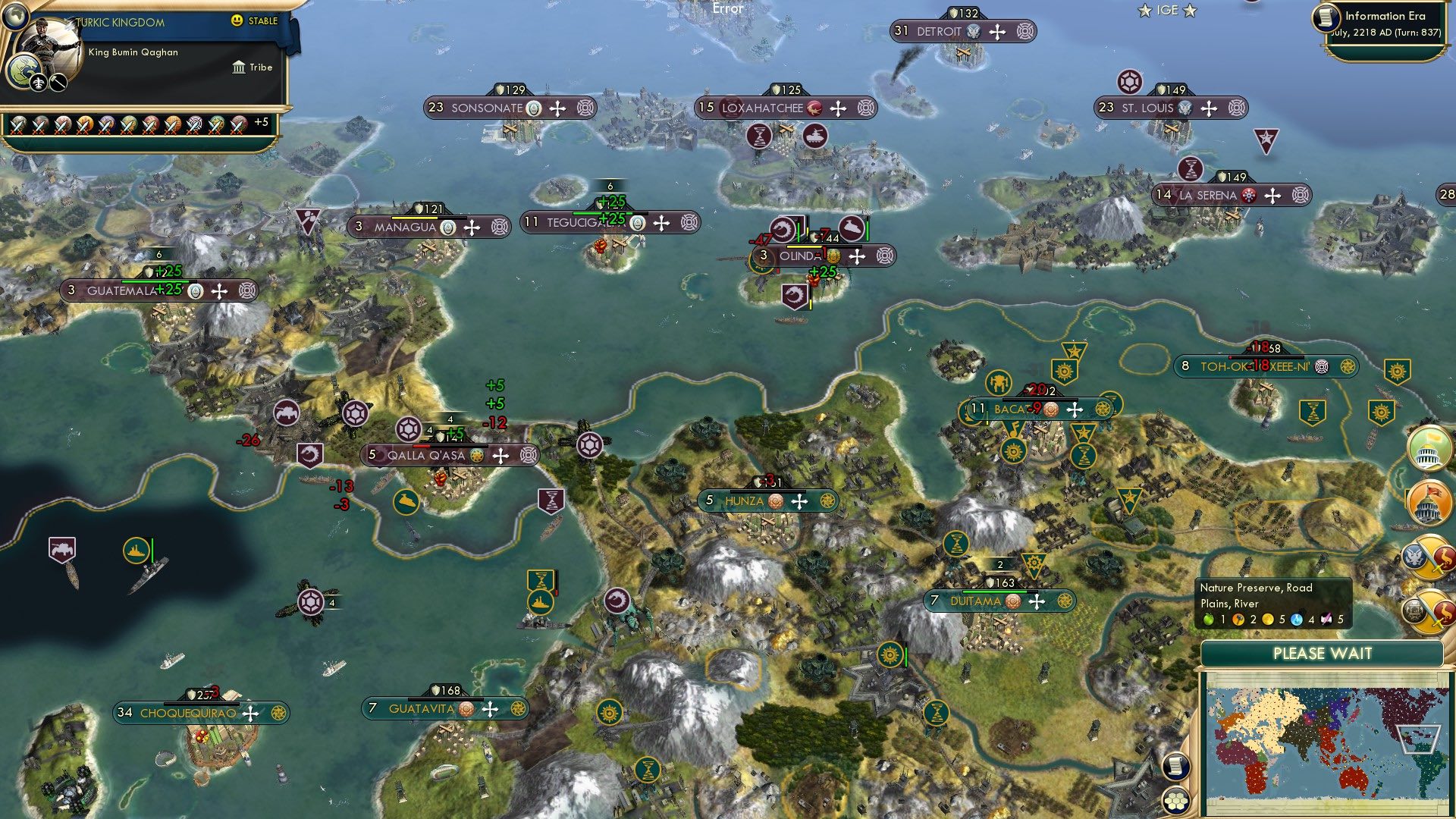Screen dimensions: 1456x819
Task: Click the faith icon on Loxahatchee's banner
Action: [815, 108]
